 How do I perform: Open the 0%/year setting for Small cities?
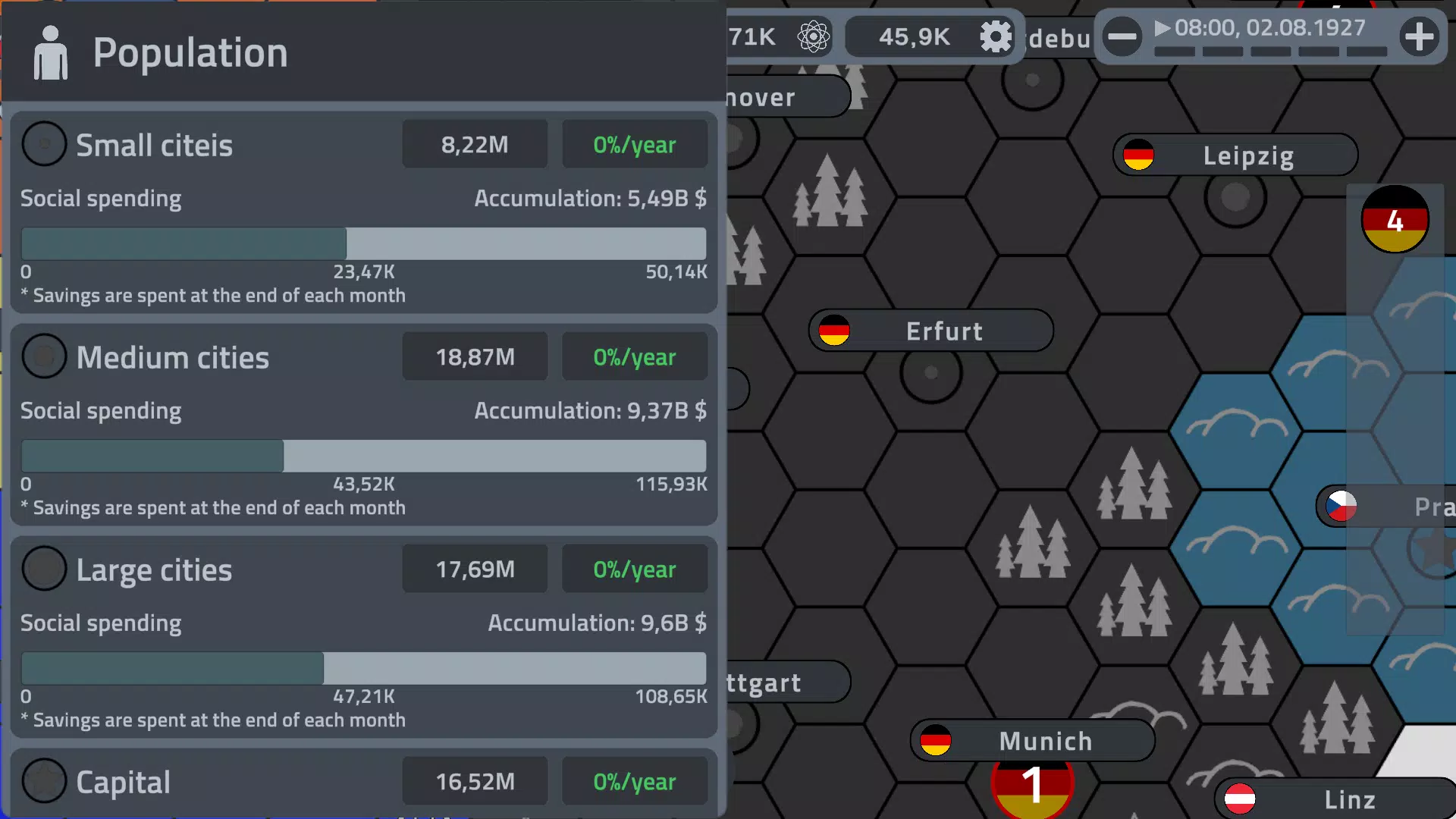pyautogui.click(x=635, y=144)
